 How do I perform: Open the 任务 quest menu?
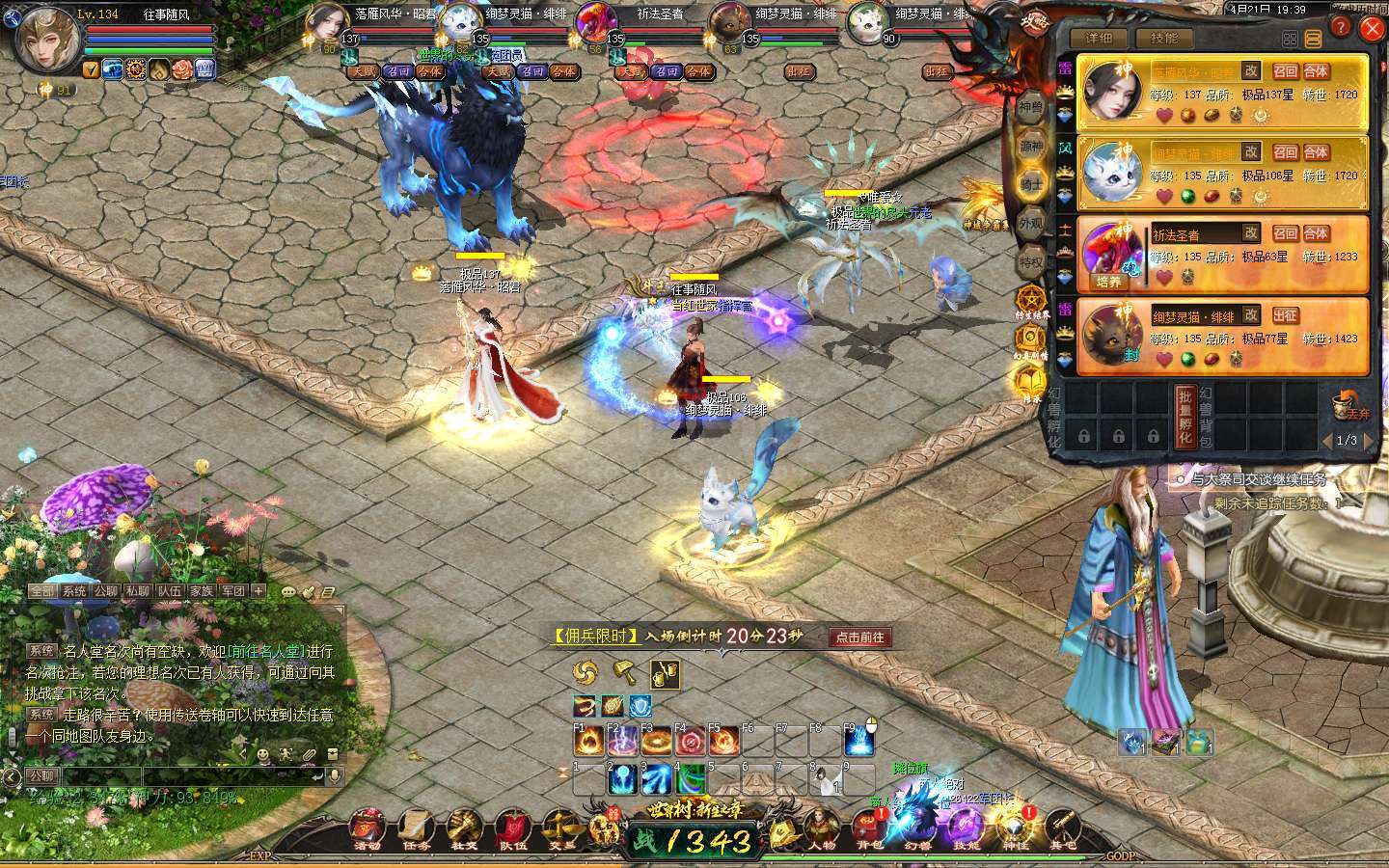(x=417, y=829)
